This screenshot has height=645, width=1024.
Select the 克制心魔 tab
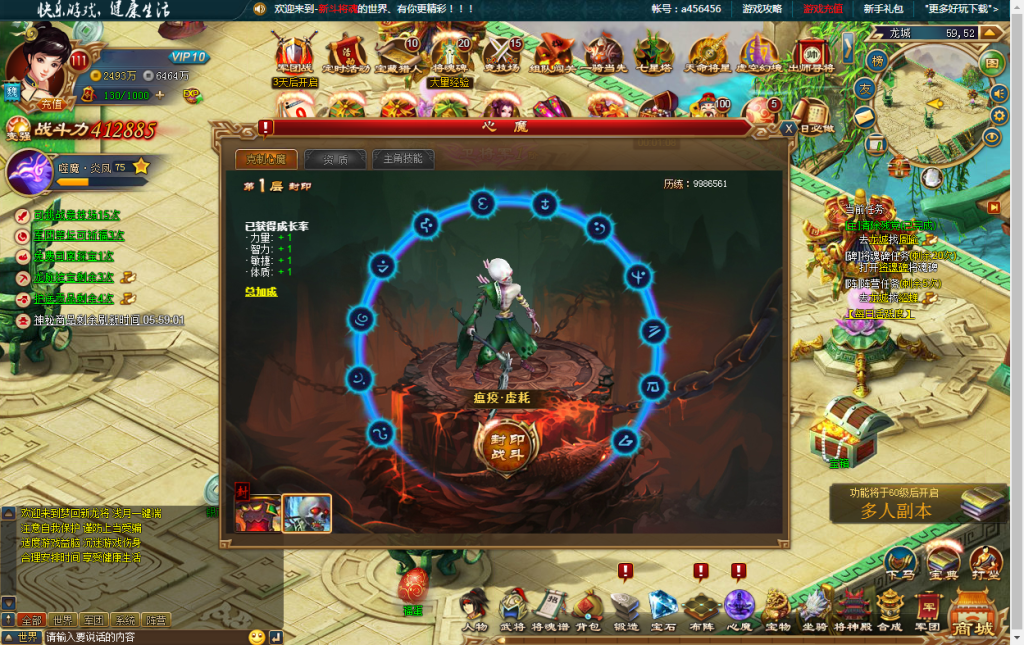point(266,159)
